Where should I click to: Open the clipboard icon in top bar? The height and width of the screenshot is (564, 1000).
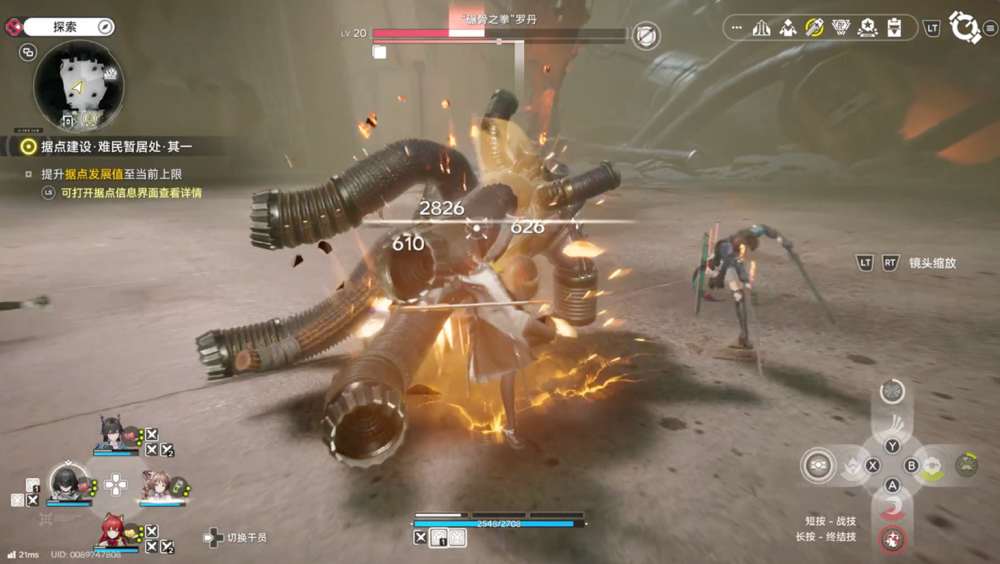[x=894, y=28]
